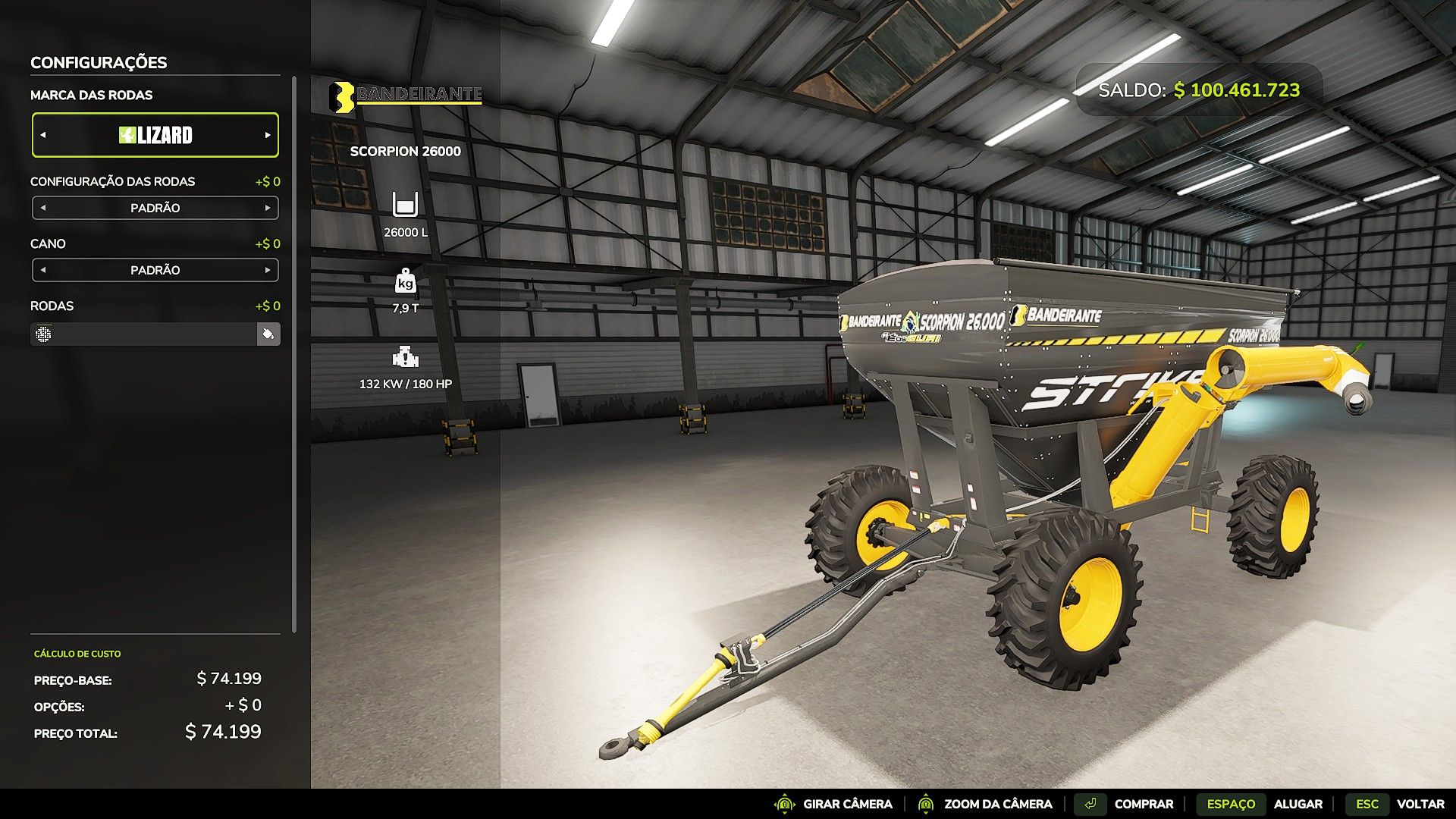Go to previous Configuração das Rodas option
This screenshot has height=819, width=1456.
pyautogui.click(x=43, y=208)
